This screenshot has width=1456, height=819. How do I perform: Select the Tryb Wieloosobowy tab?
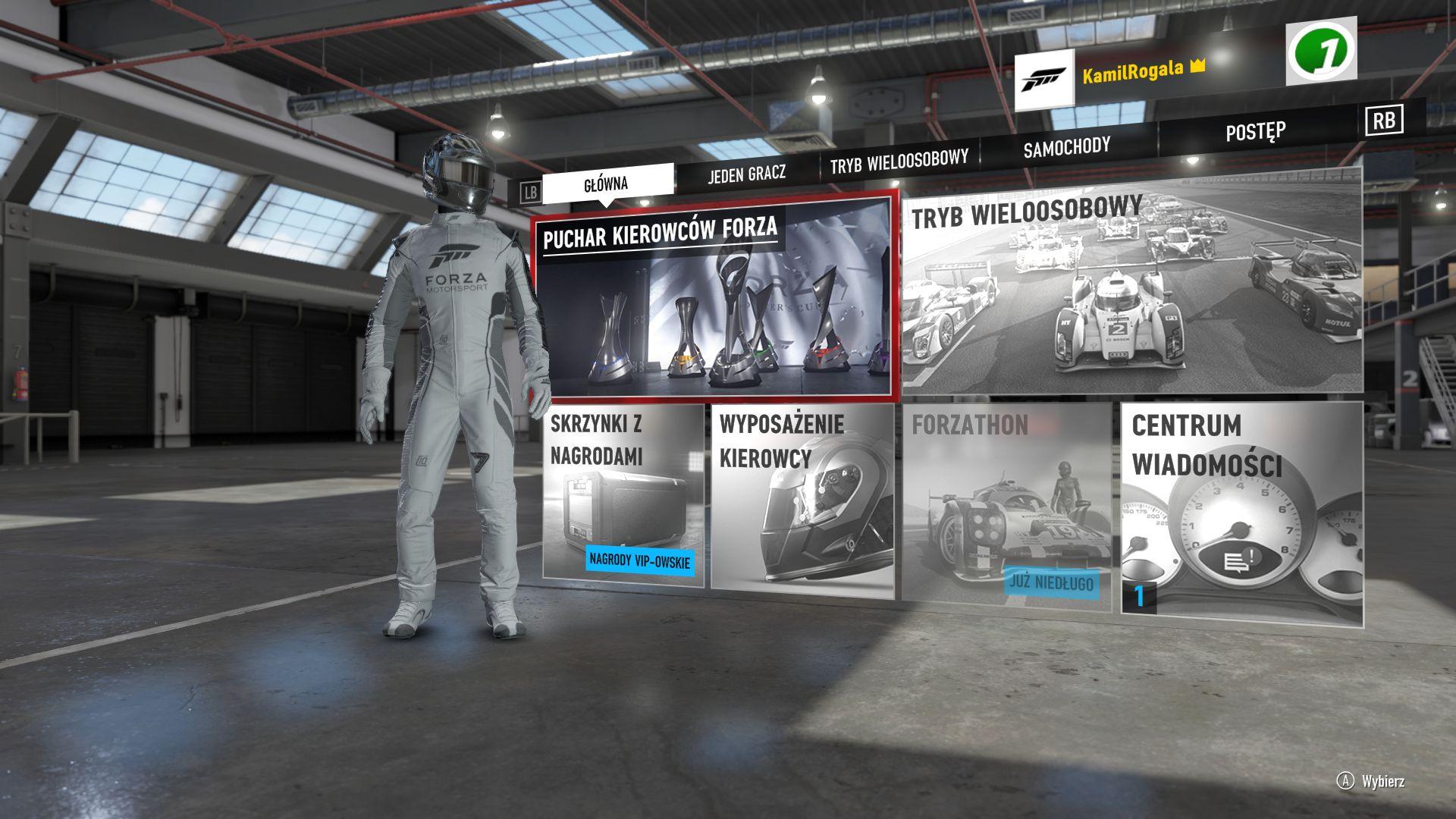[x=899, y=162]
